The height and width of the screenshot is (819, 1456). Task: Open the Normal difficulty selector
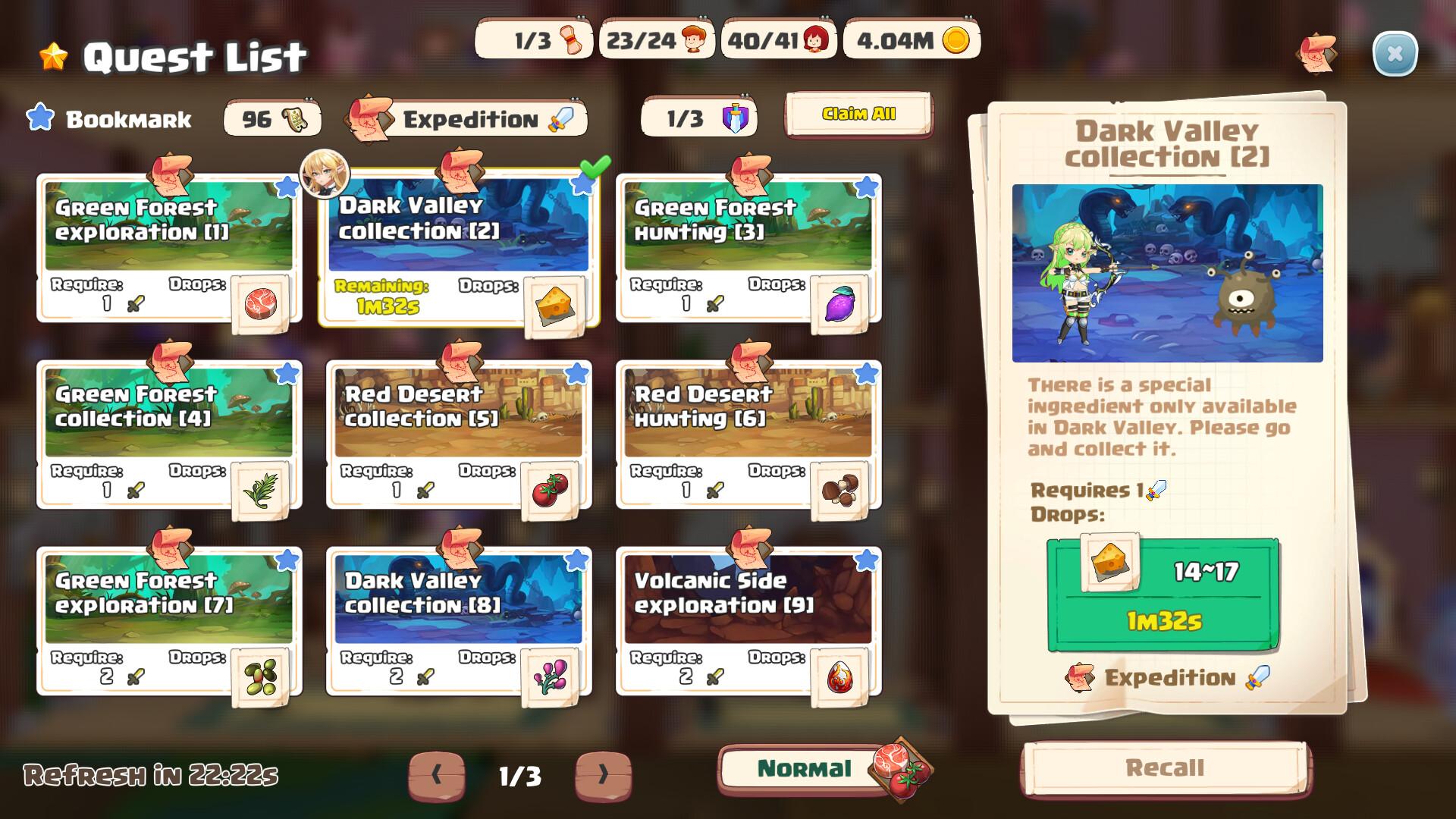(806, 768)
